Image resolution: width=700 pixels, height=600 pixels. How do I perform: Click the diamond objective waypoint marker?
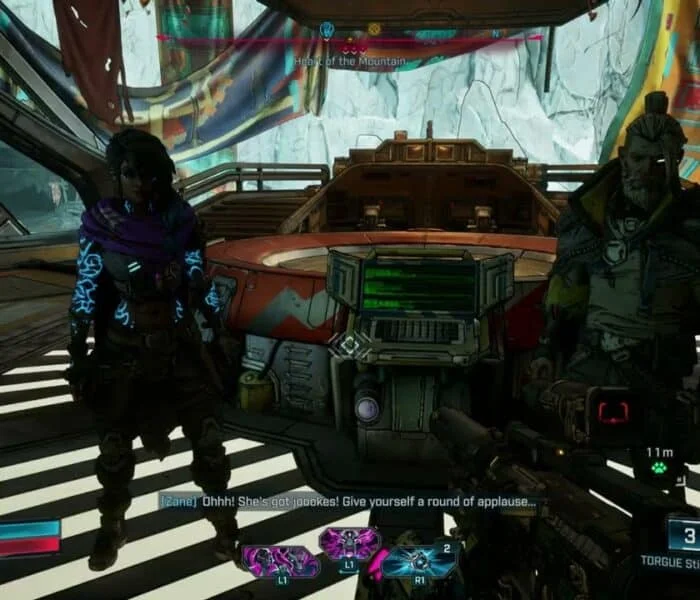(x=349, y=346)
